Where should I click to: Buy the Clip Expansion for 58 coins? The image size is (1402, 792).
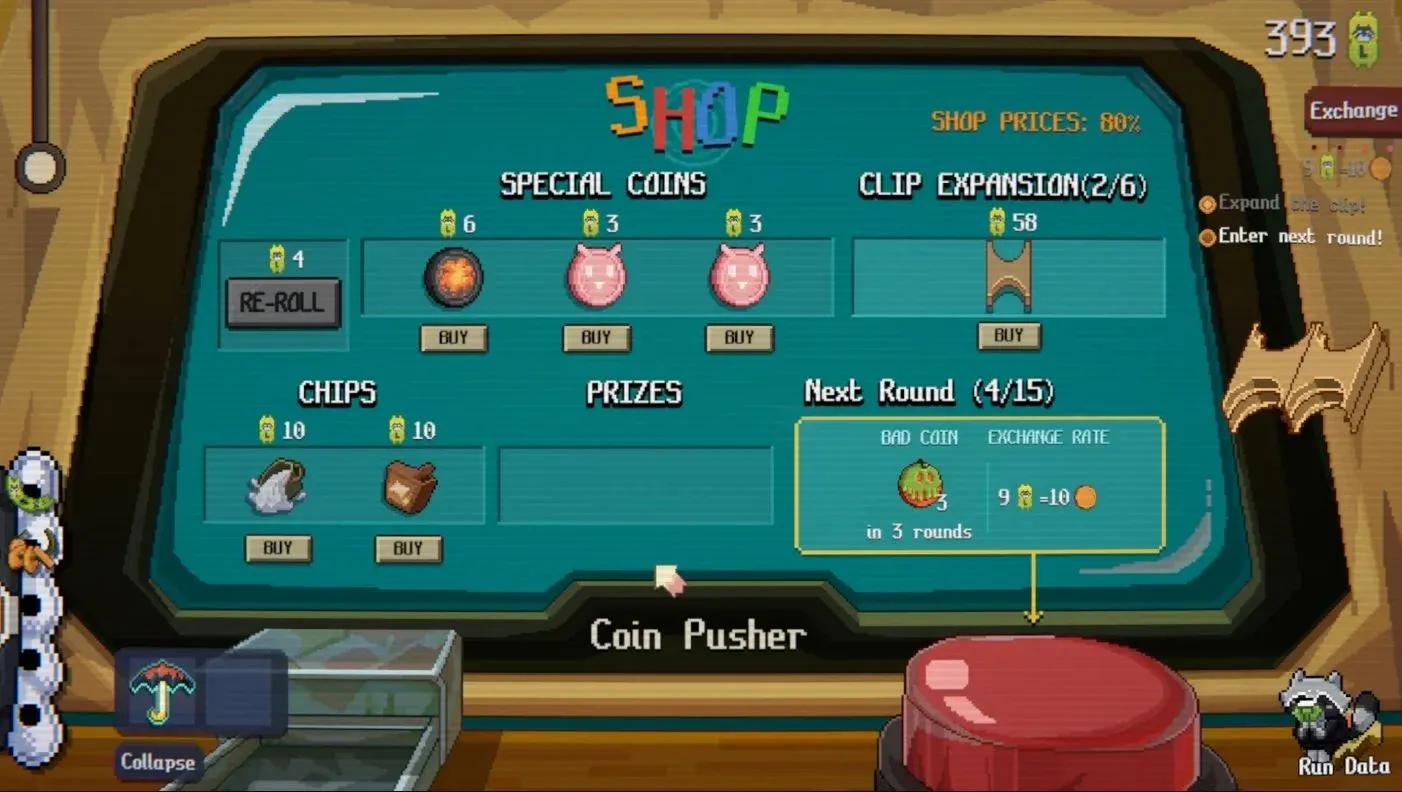click(1010, 336)
